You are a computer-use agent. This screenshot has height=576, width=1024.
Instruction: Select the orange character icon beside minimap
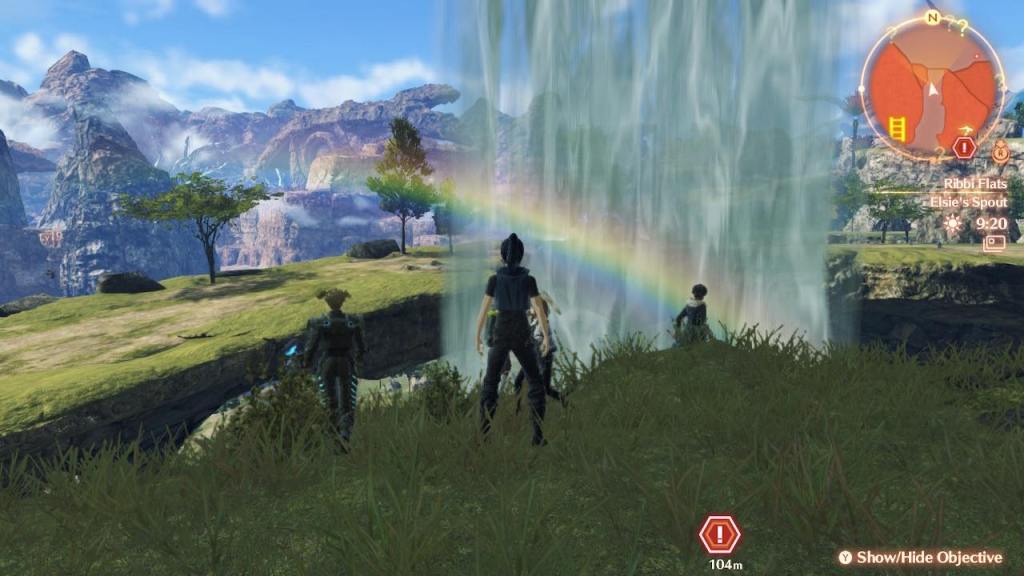pos(1000,154)
